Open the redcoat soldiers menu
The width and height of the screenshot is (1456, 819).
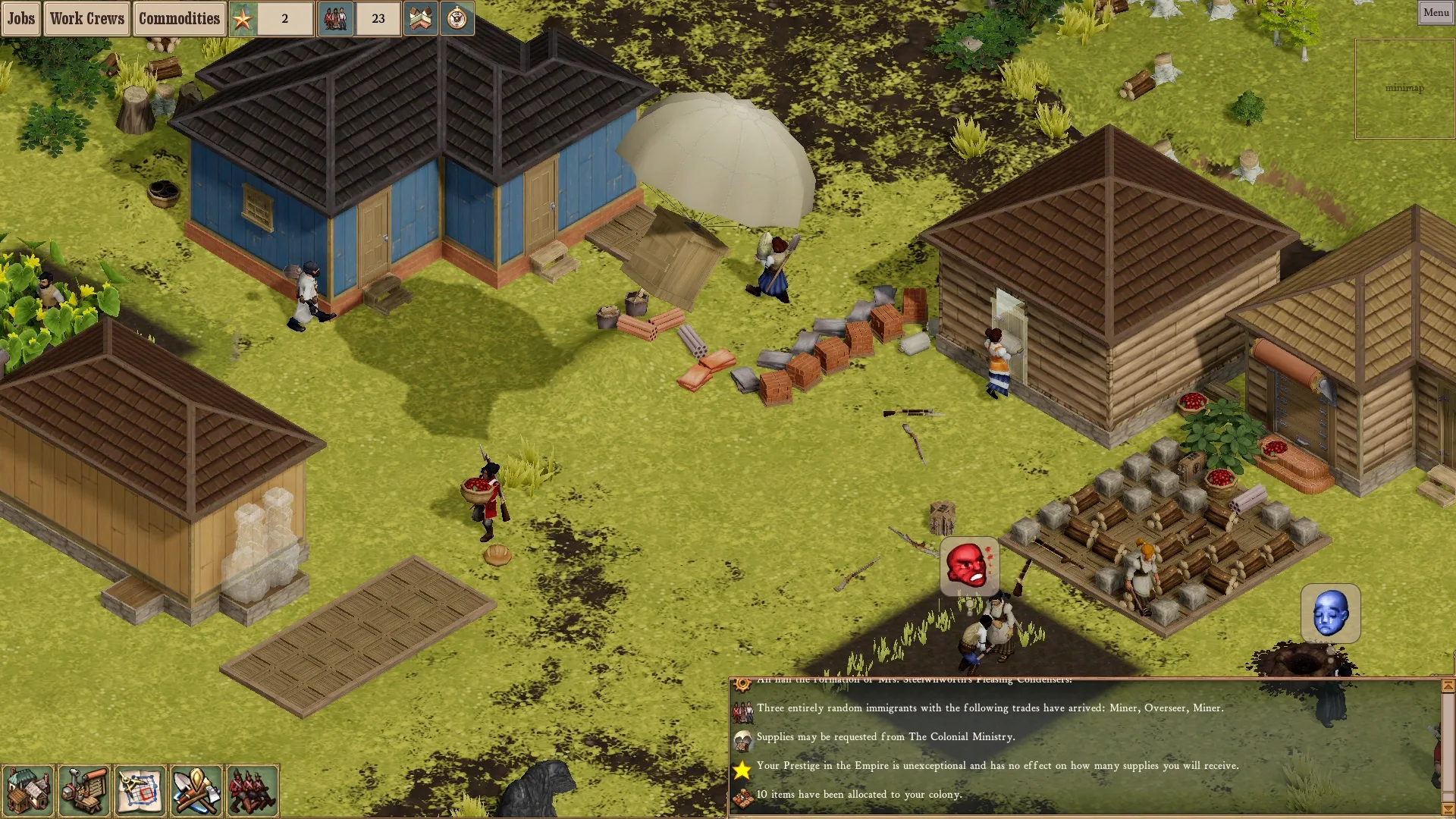tap(253, 791)
